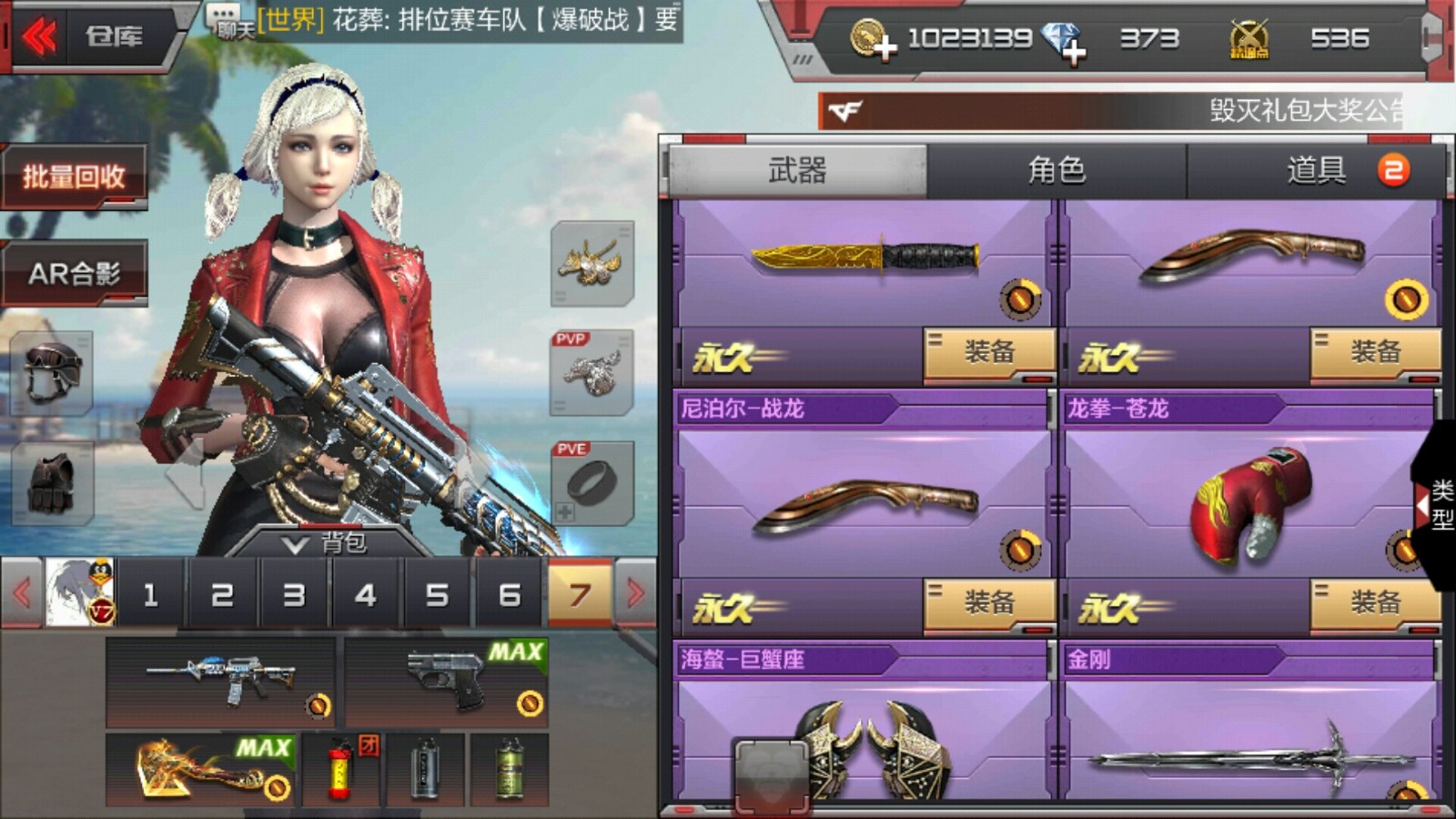Switch to backpack loadout 3
The width and height of the screenshot is (1456, 819).
(293, 595)
